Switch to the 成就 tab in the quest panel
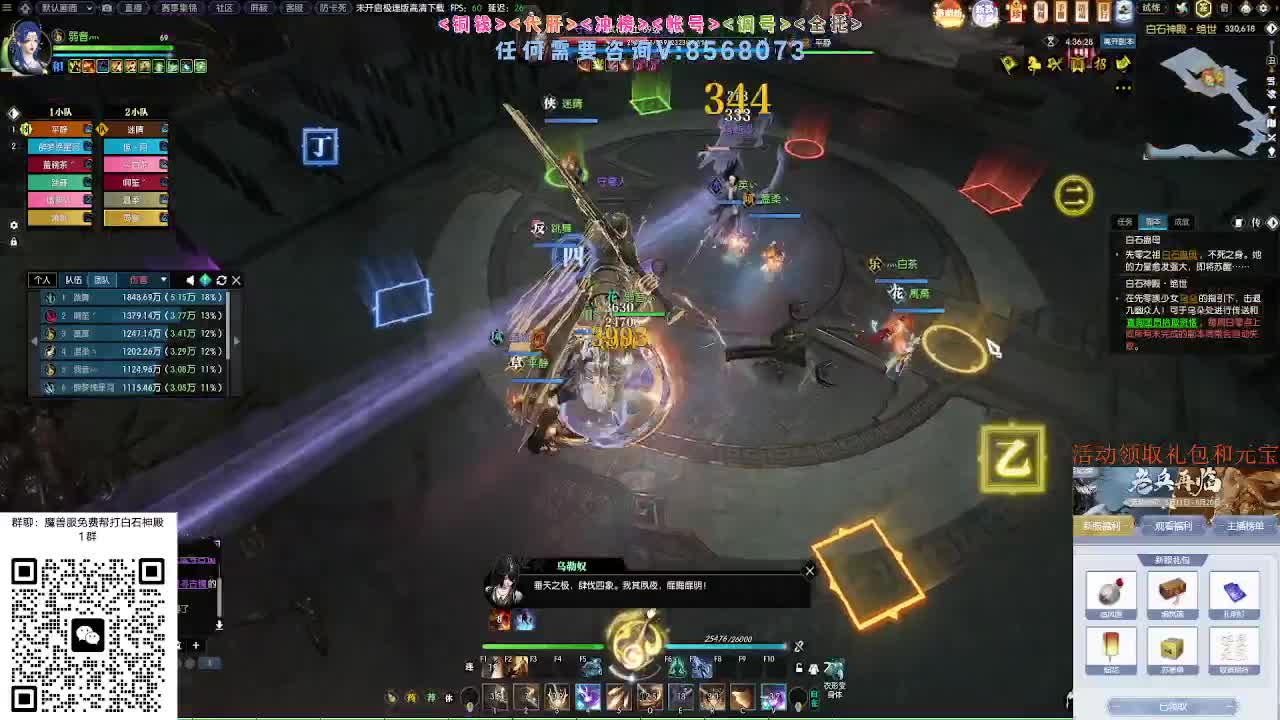The image size is (1280, 720). pyautogui.click(x=1182, y=222)
